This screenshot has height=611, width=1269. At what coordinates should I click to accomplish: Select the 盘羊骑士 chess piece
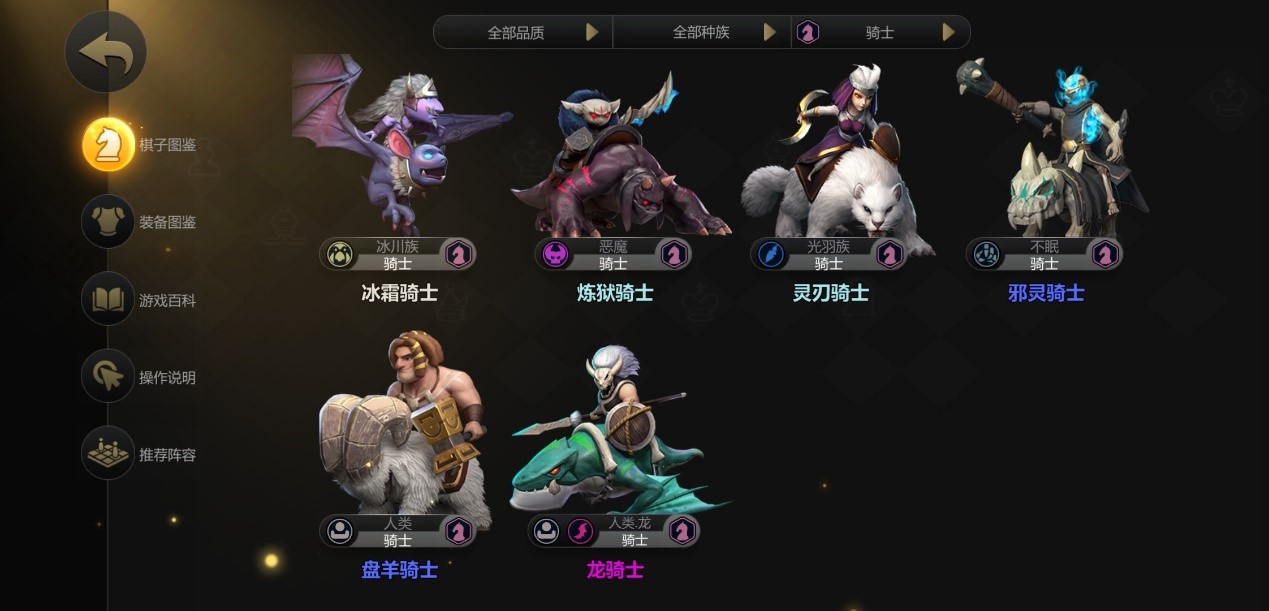tap(400, 440)
